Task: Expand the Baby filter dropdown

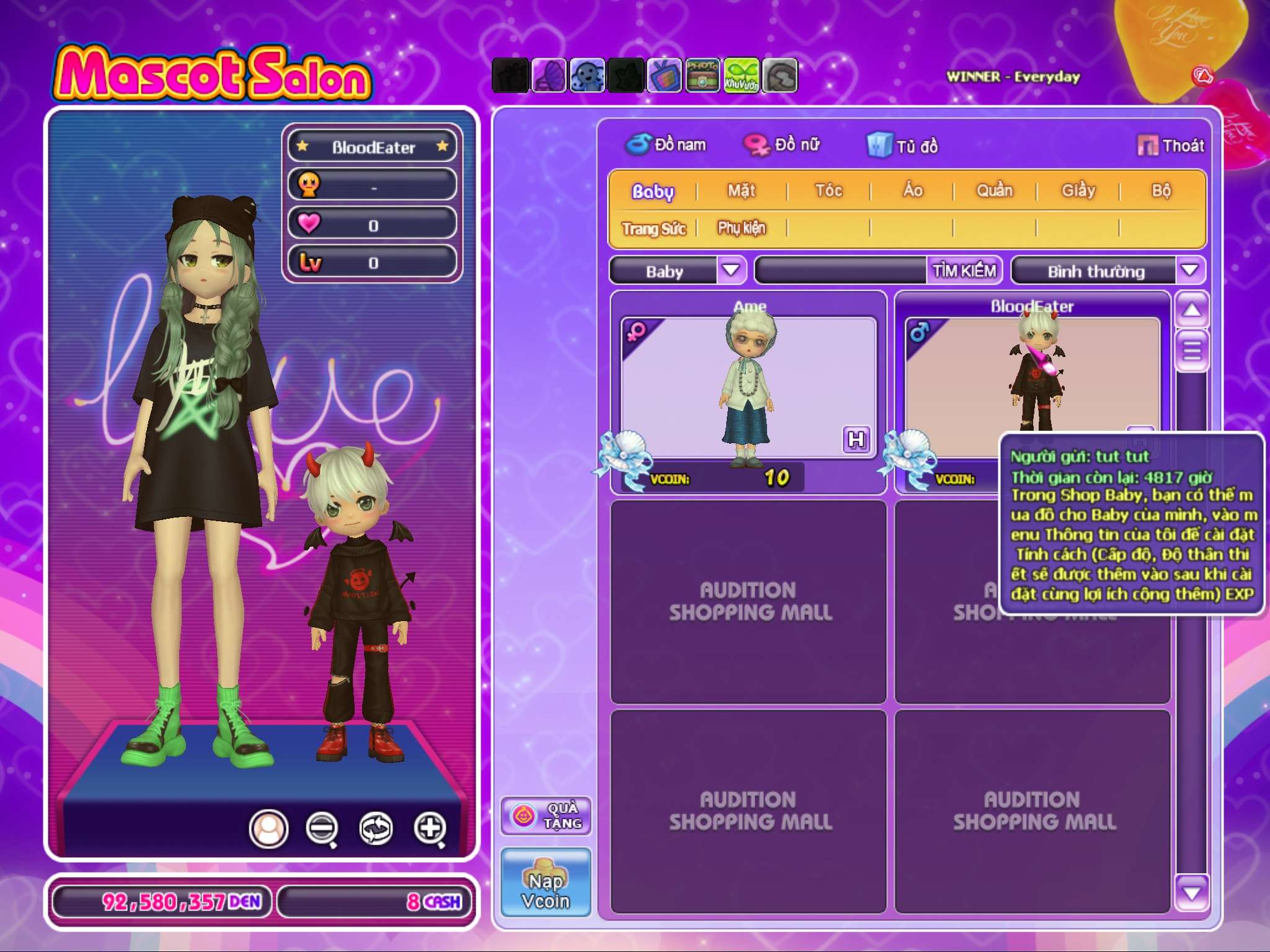Action: (x=731, y=271)
